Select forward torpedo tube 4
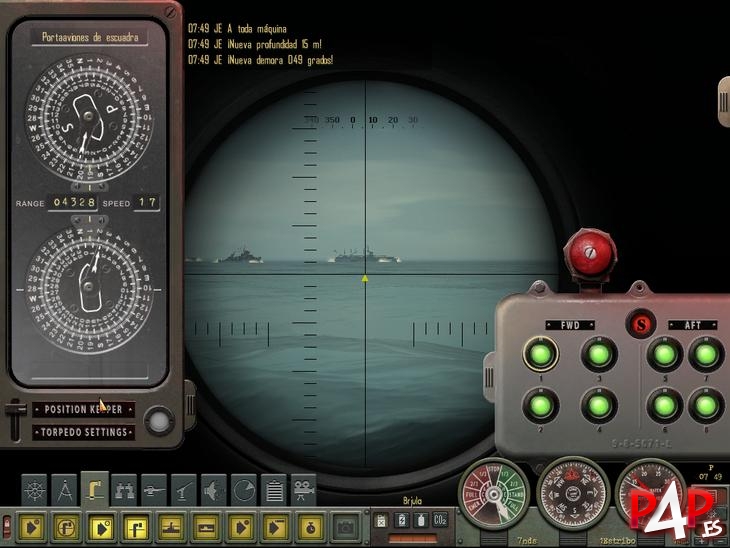730x548 pixels. (x=598, y=405)
